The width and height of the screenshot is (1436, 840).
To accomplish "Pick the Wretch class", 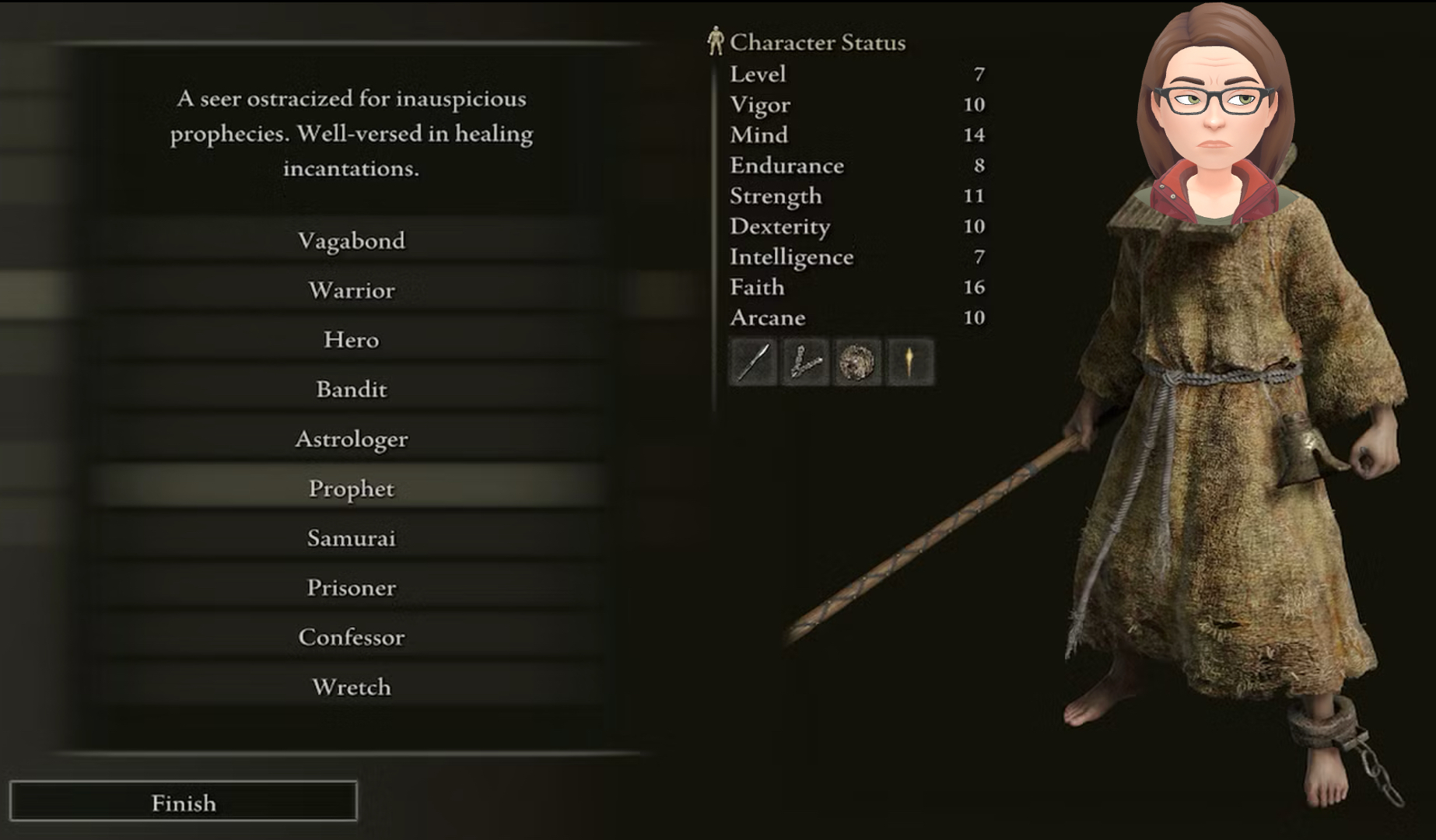I will pyautogui.click(x=351, y=687).
